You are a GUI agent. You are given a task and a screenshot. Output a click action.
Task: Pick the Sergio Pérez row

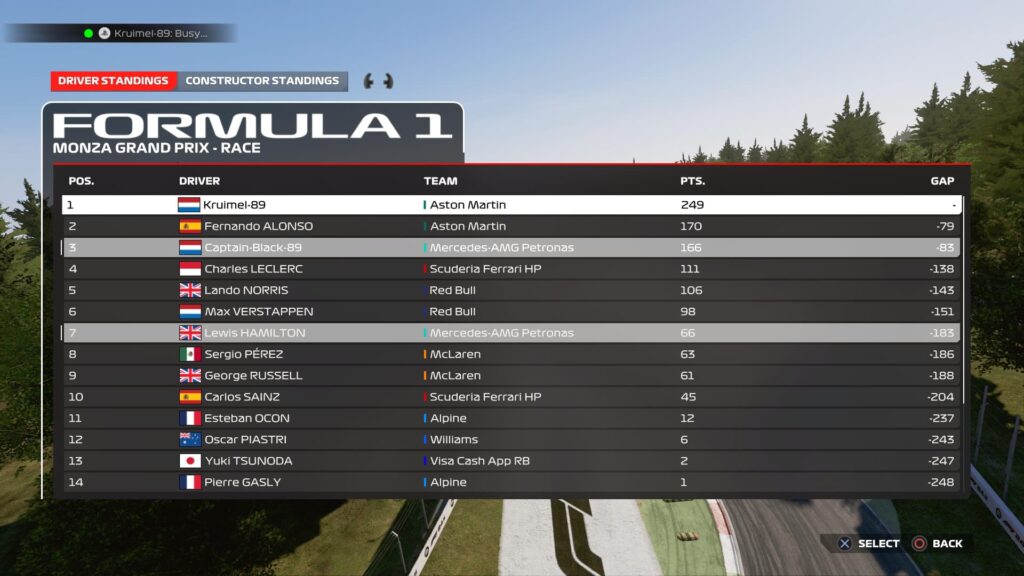(510, 354)
